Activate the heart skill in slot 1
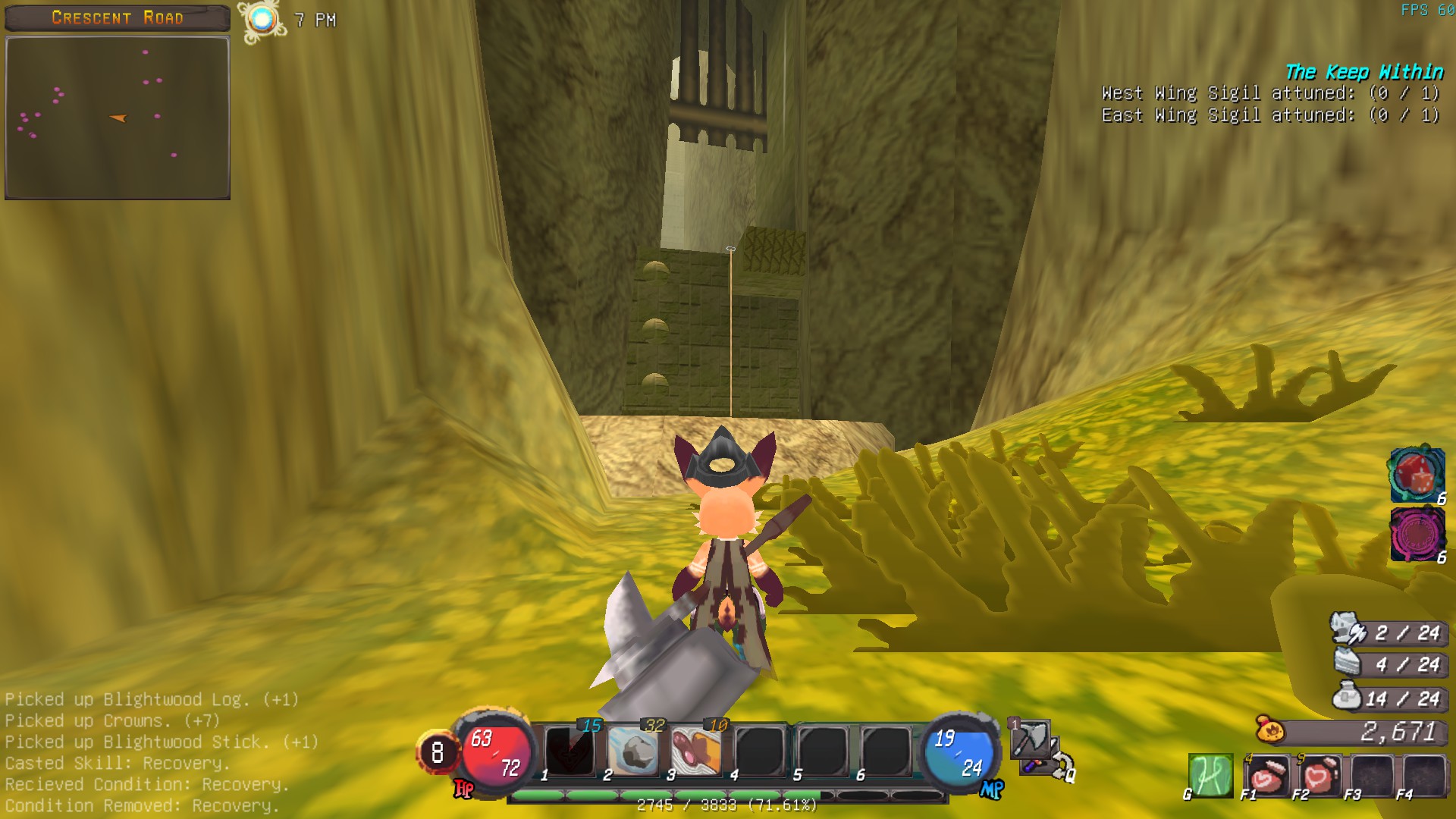 point(570,751)
